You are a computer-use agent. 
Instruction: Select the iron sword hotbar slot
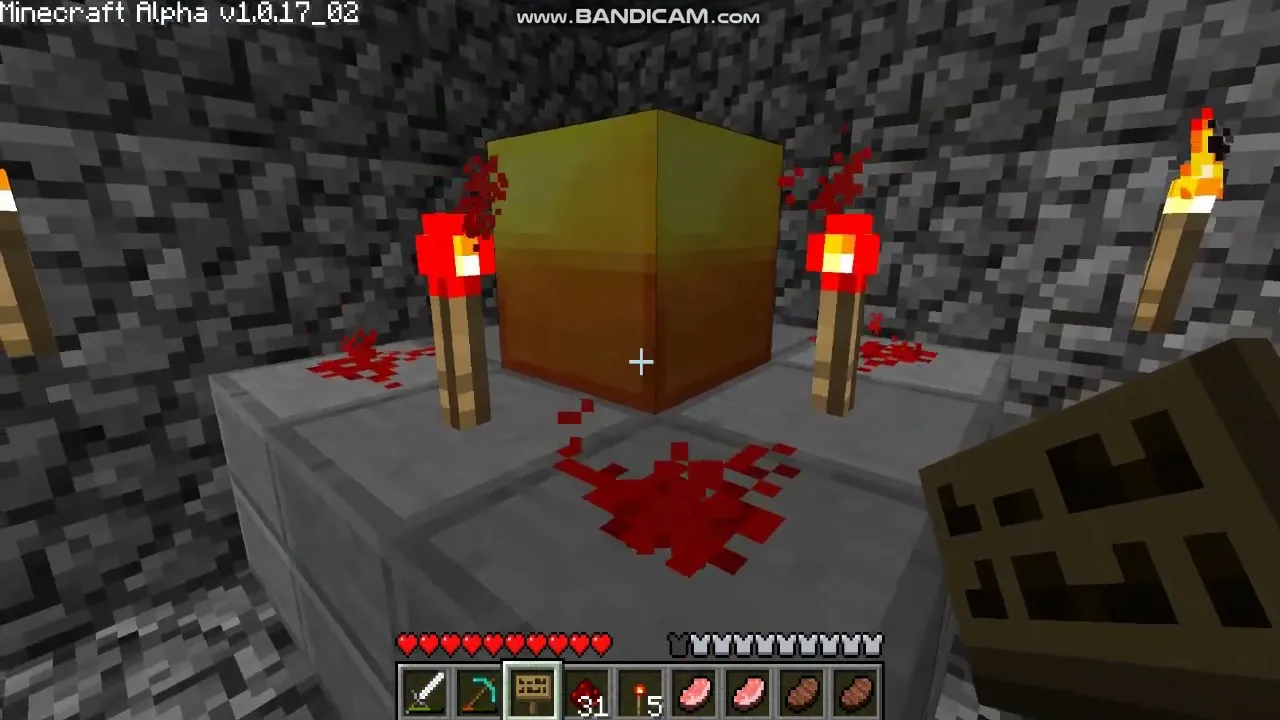(x=424, y=692)
